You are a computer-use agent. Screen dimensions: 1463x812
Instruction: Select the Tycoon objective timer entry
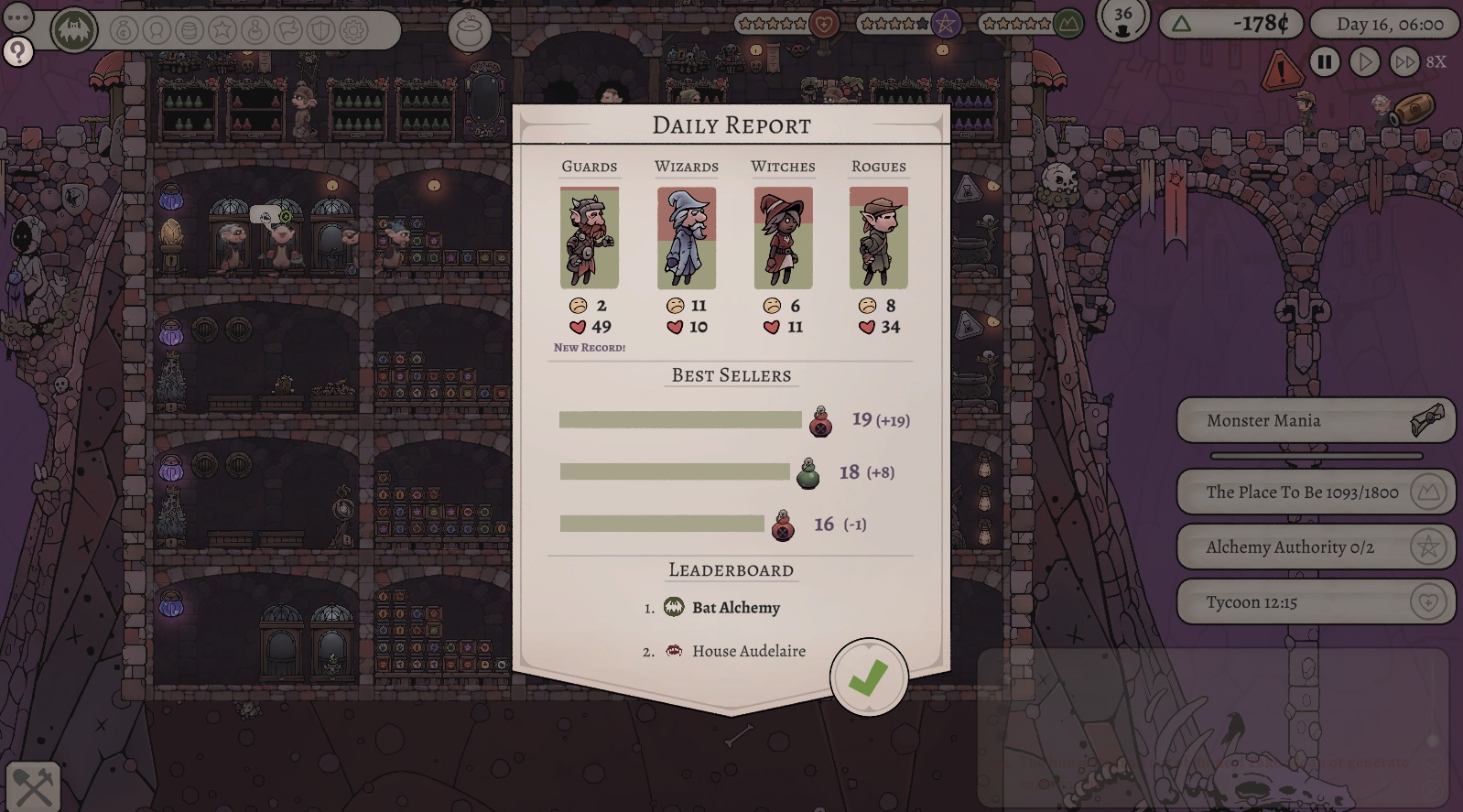tap(1315, 602)
